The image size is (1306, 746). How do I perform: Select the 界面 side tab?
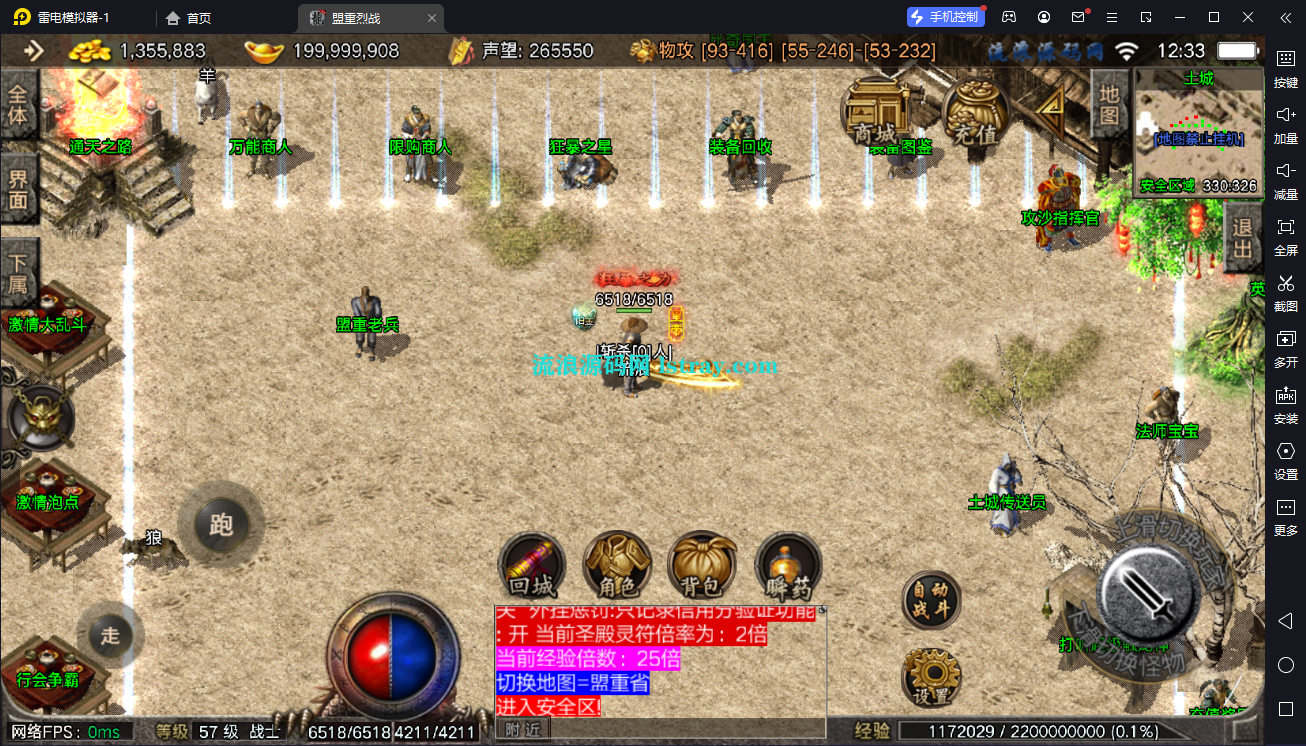pos(18,189)
